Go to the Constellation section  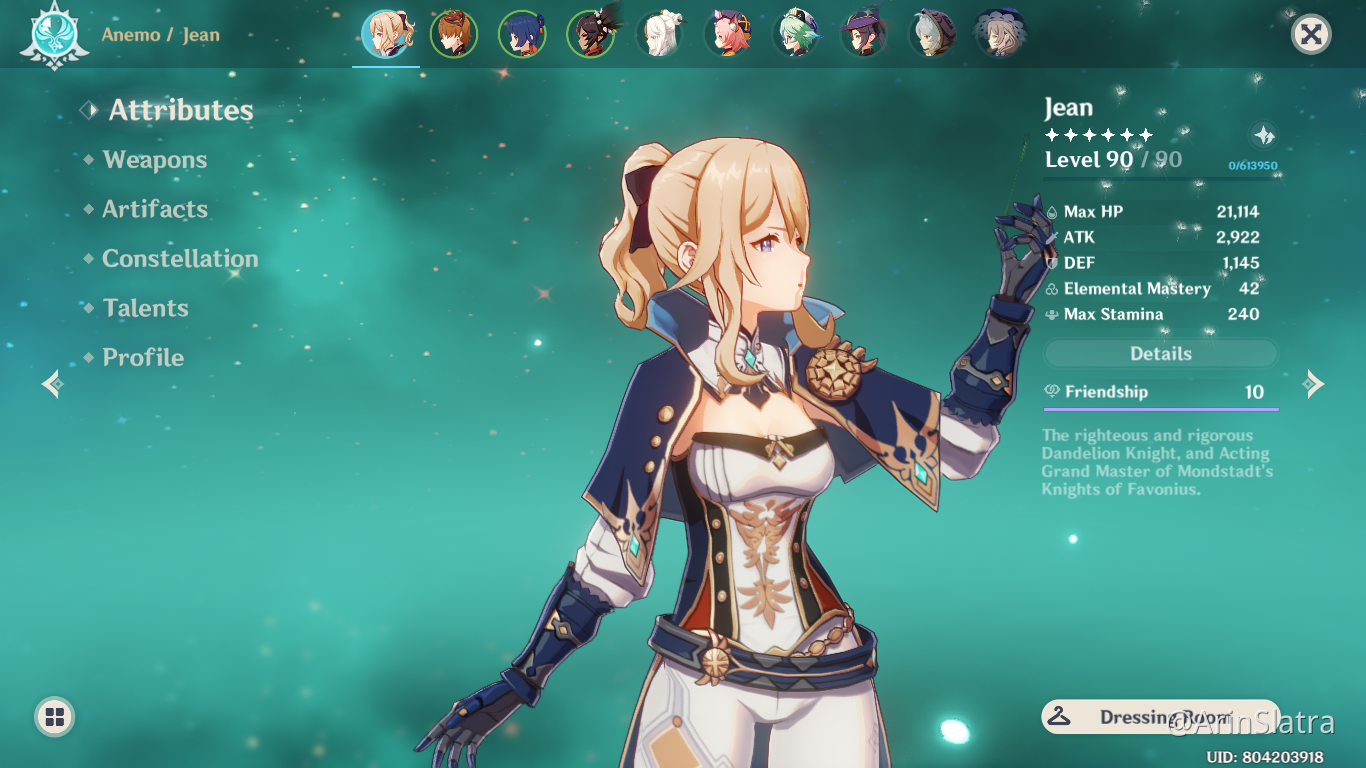[180, 259]
